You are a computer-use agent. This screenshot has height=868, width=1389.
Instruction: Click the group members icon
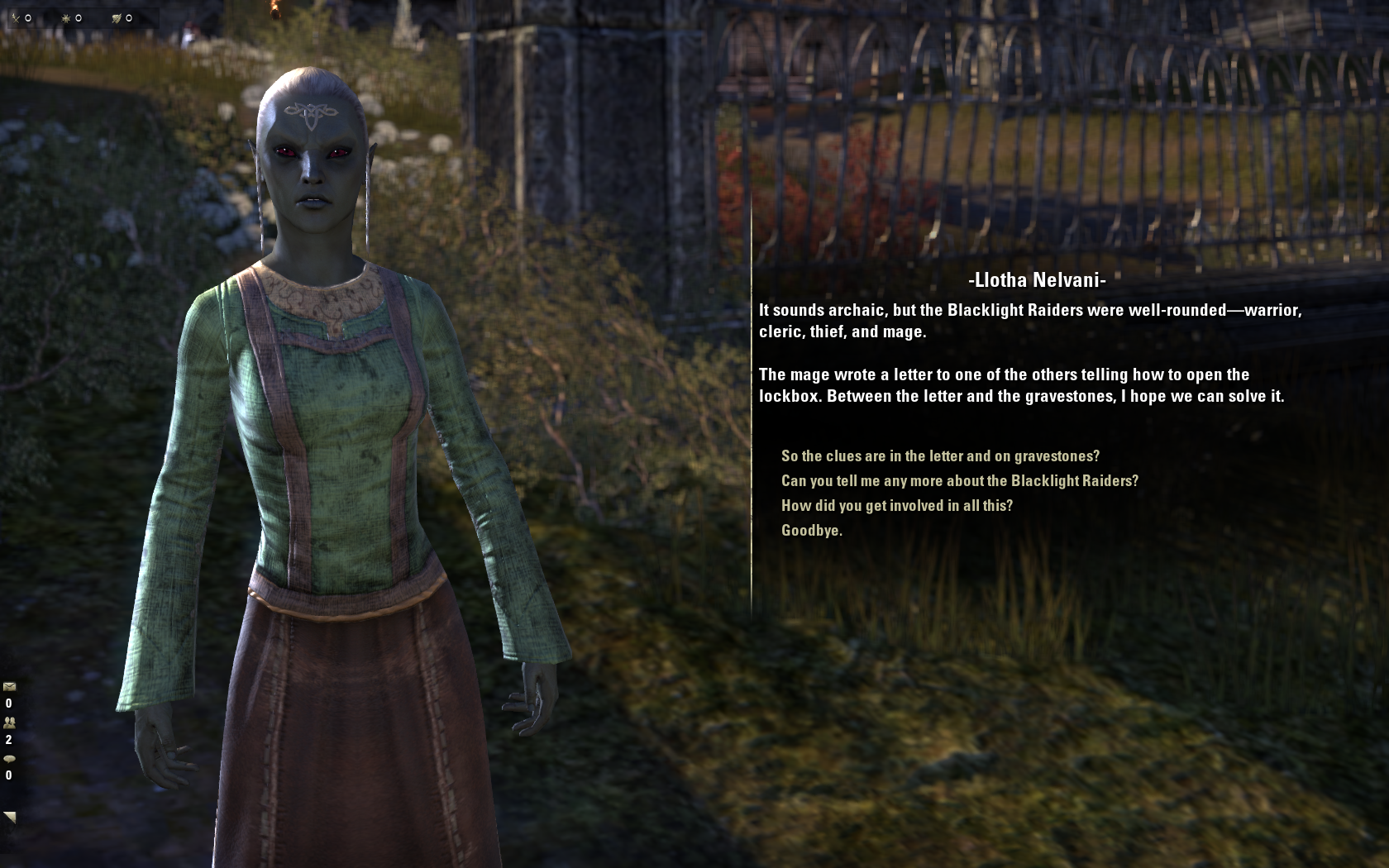9,723
